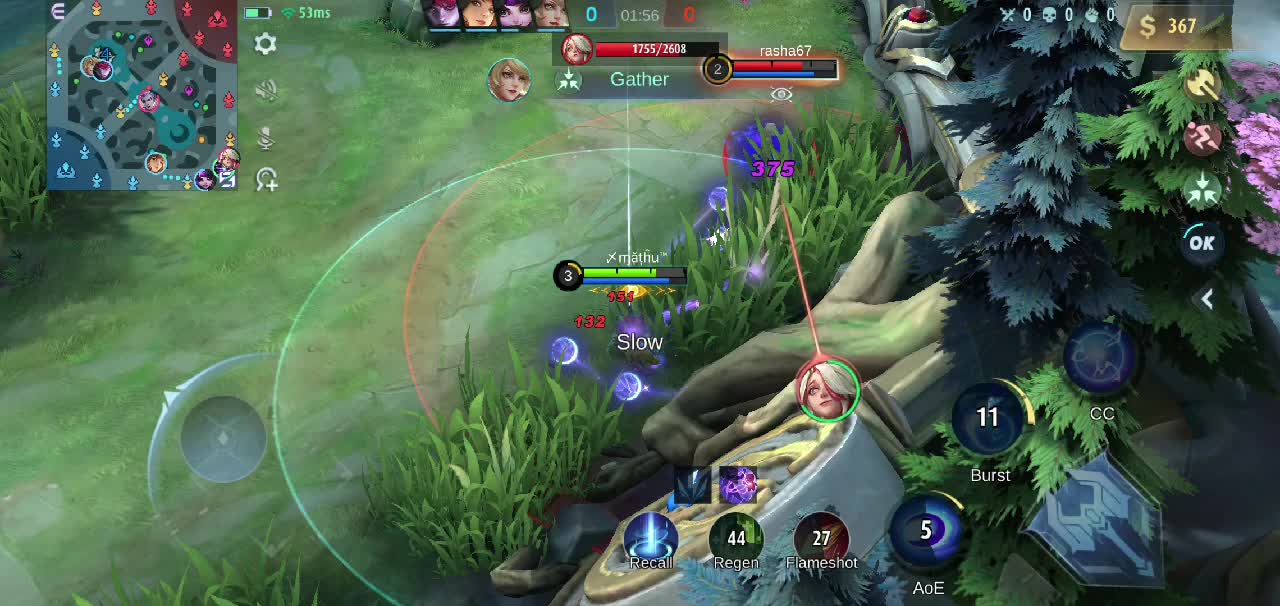Open the settings gear menu
The width and height of the screenshot is (1280, 606).
coord(265,44)
